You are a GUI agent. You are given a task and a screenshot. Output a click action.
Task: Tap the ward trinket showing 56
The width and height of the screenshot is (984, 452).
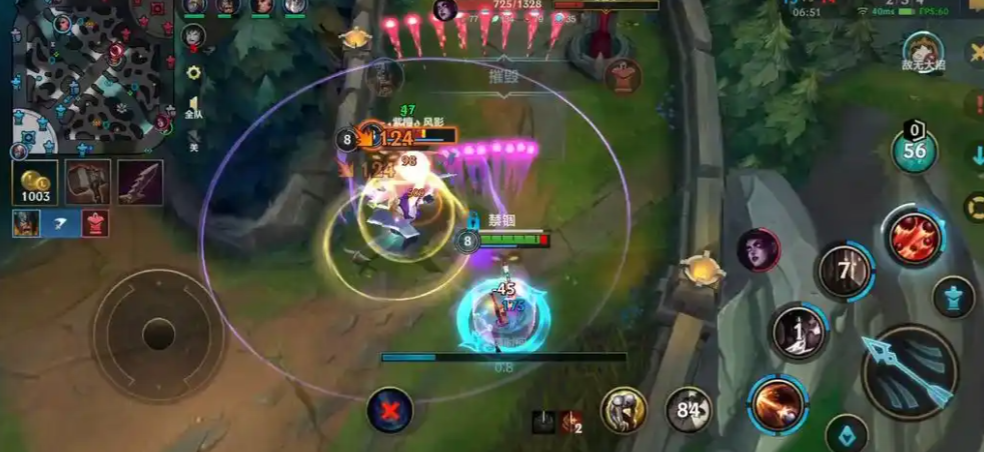[914, 151]
